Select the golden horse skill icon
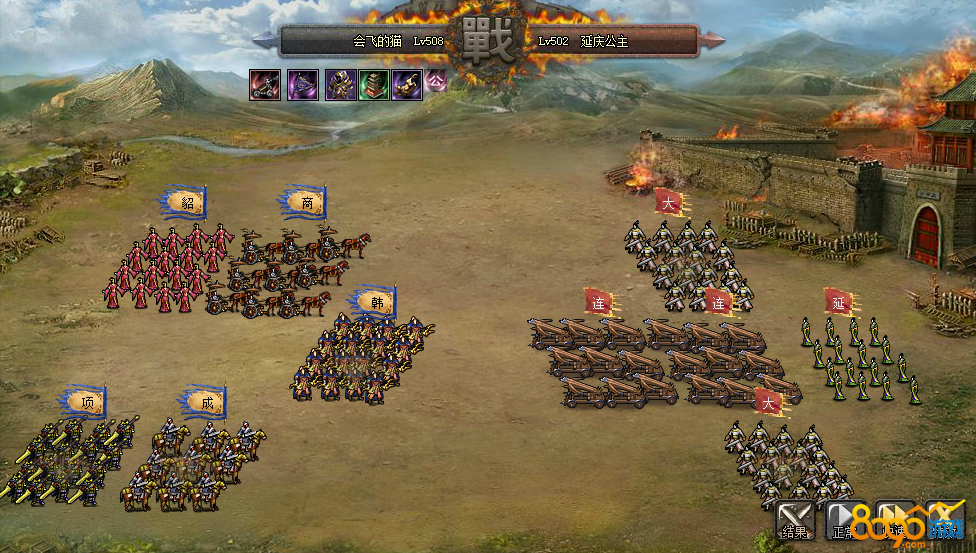This screenshot has height=553, width=976. click(x=407, y=84)
